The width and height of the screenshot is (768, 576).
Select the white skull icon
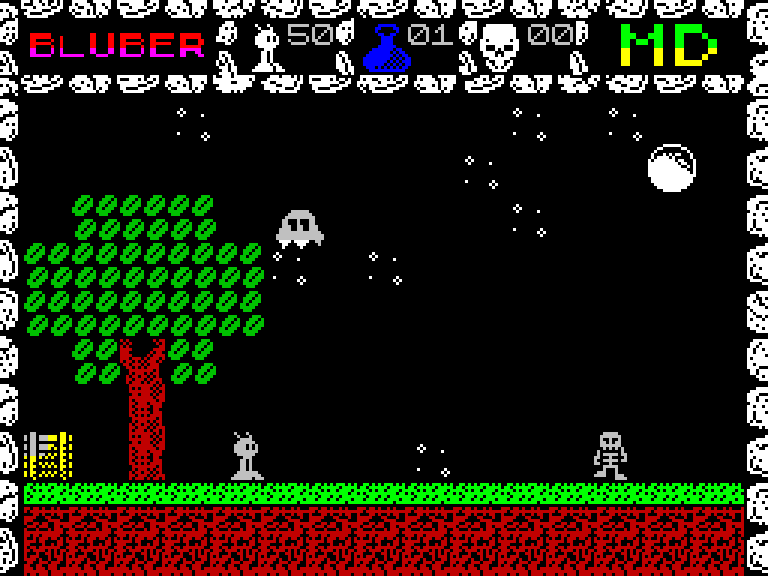[499, 47]
